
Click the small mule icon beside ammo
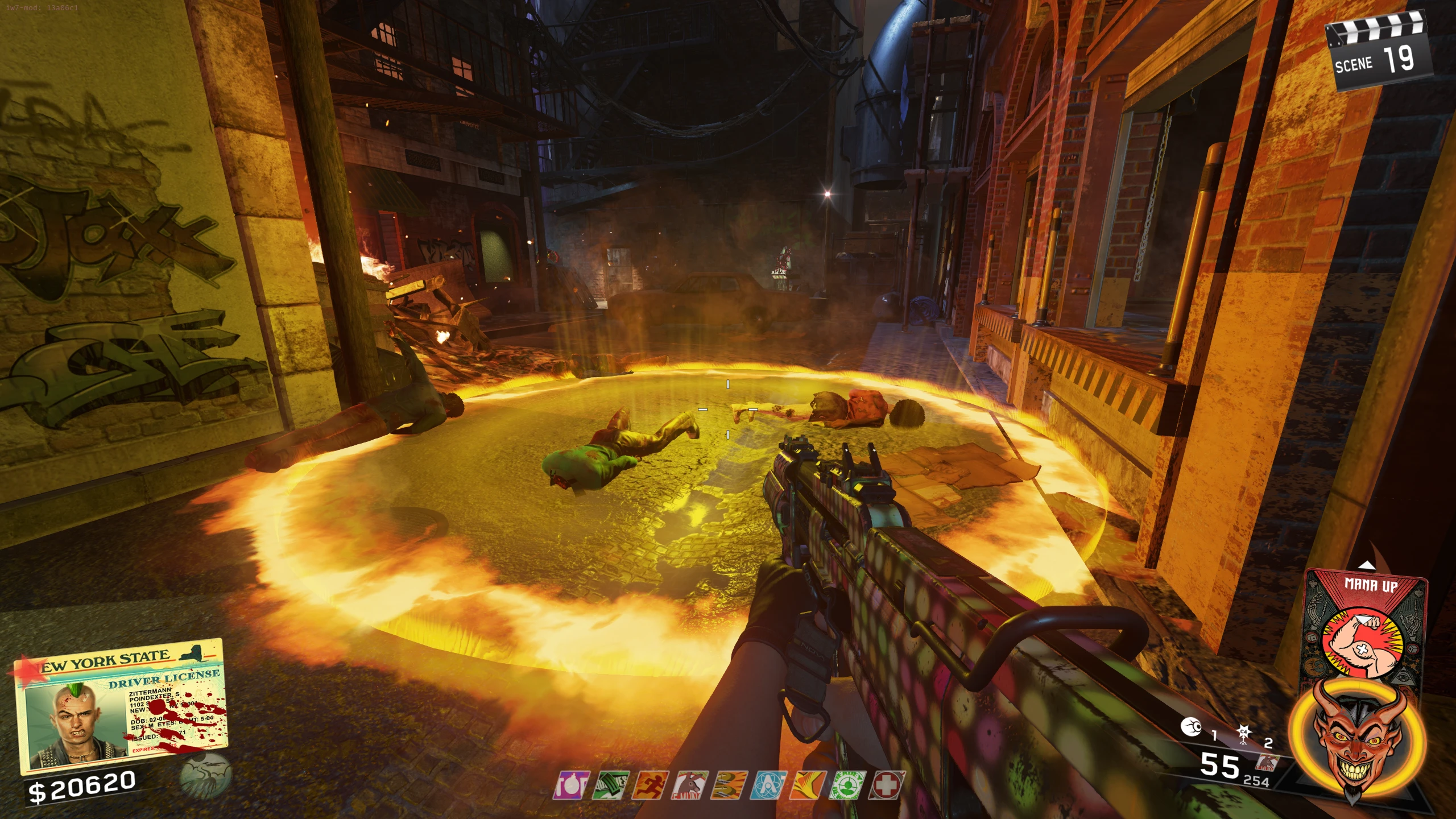click(x=1267, y=763)
